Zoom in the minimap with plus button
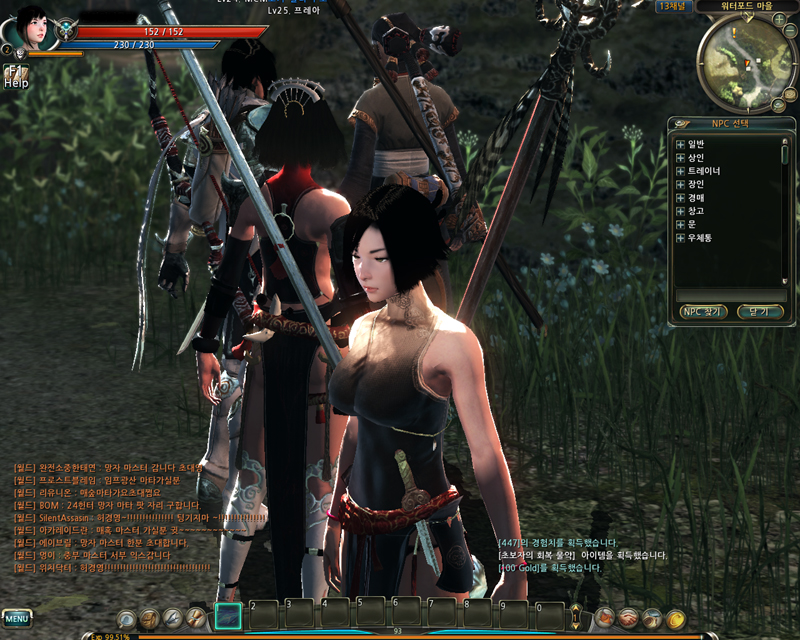The height and width of the screenshot is (640, 800). coord(779,19)
